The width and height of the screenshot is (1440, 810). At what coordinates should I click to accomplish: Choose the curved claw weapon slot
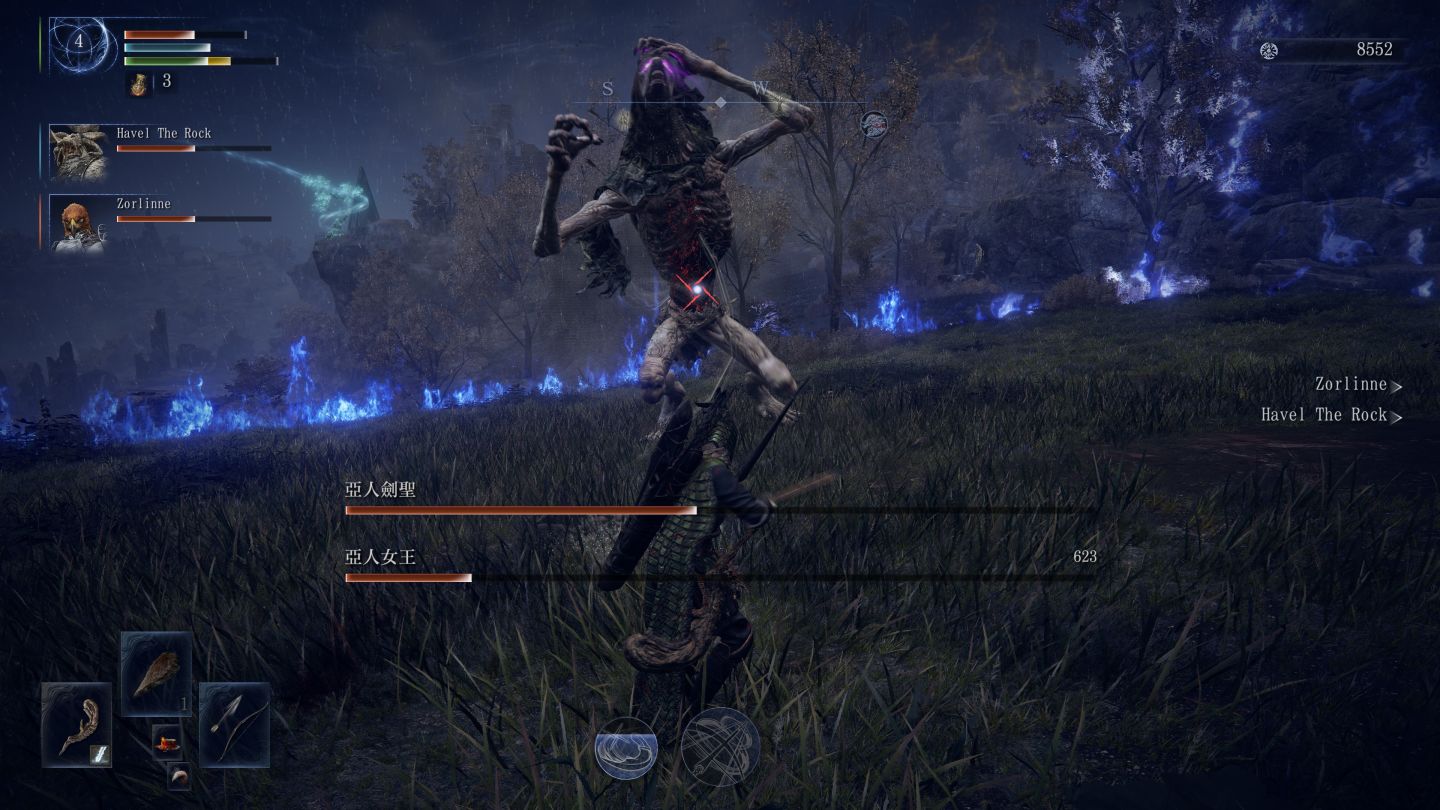[x=76, y=725]
